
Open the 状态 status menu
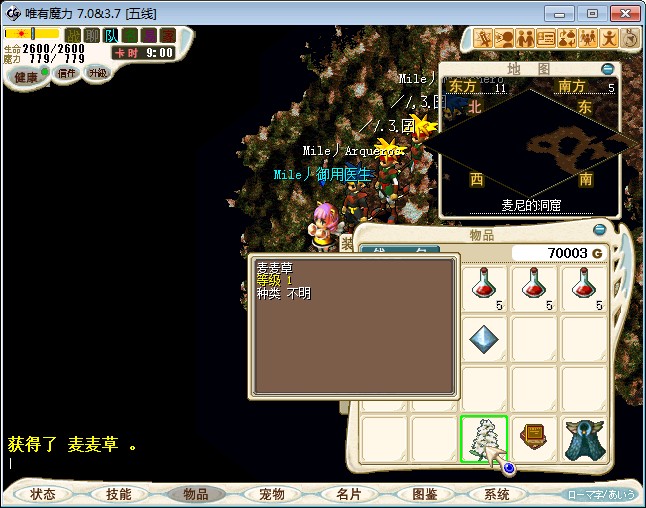coord(43,494)
